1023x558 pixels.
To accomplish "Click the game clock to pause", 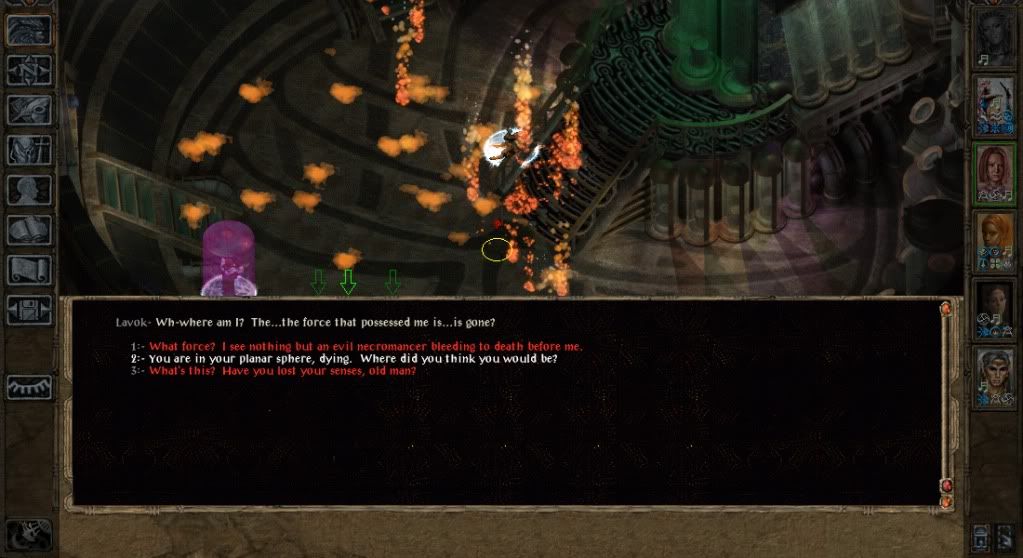I will coord(29,535).
